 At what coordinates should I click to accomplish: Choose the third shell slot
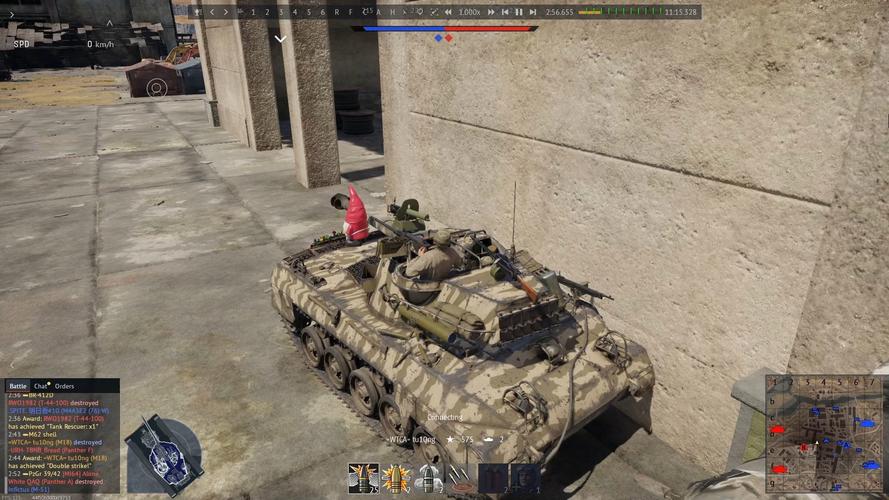pos(428,478)
